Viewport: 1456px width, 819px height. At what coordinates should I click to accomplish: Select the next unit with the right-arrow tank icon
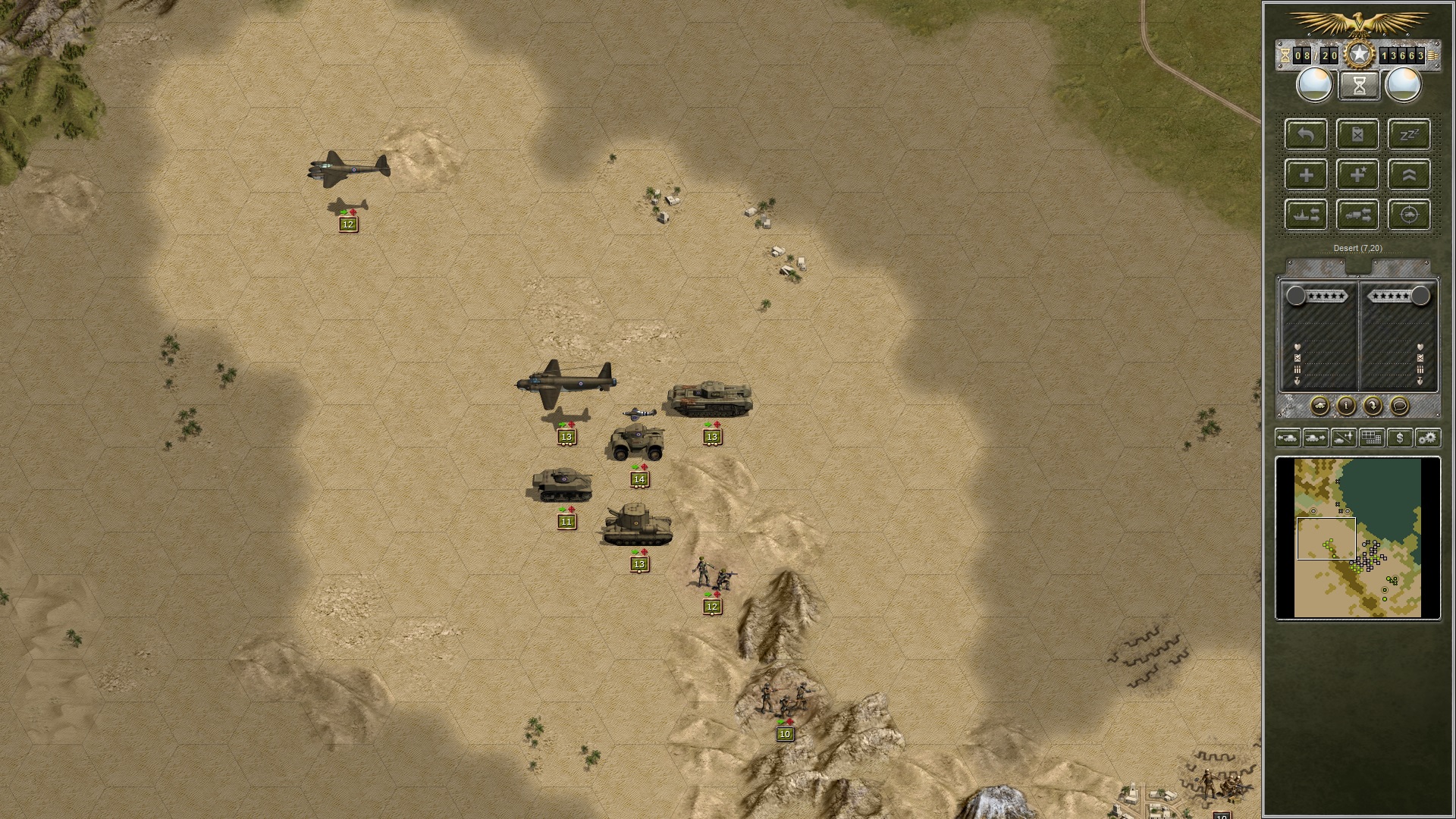pyautogui.click(x=1316, y=438)
